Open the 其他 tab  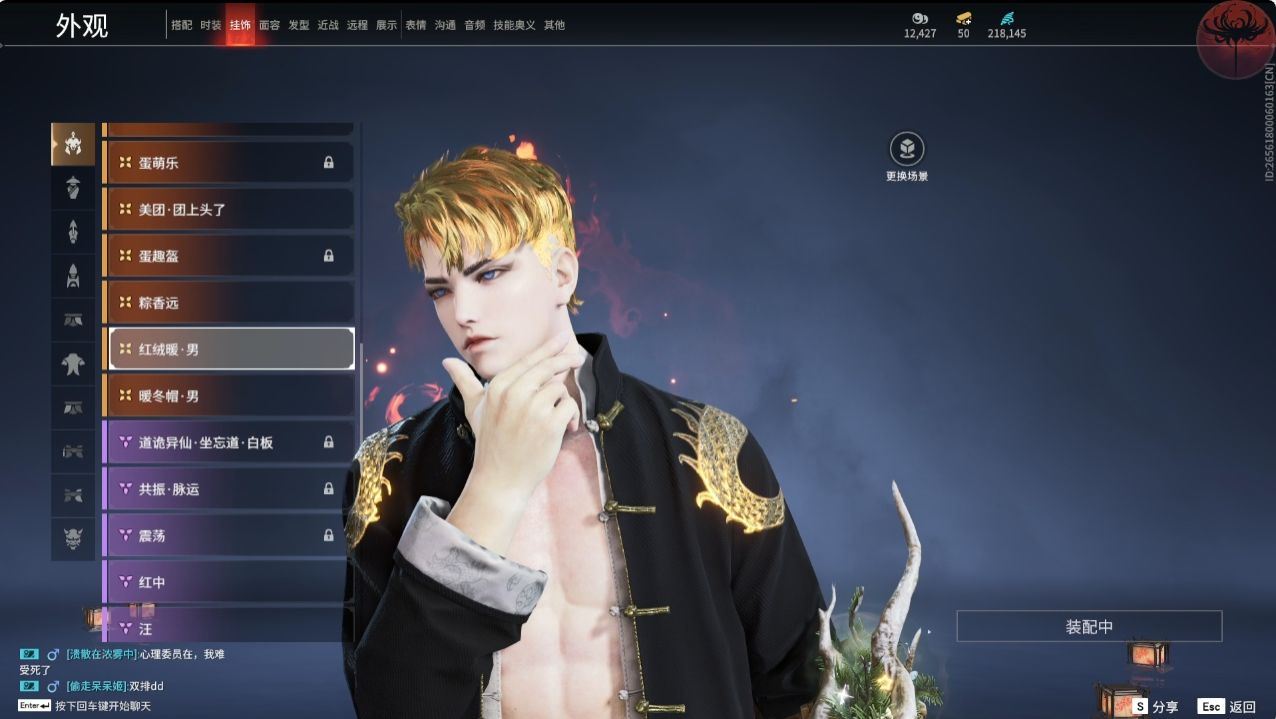(554, 25)
